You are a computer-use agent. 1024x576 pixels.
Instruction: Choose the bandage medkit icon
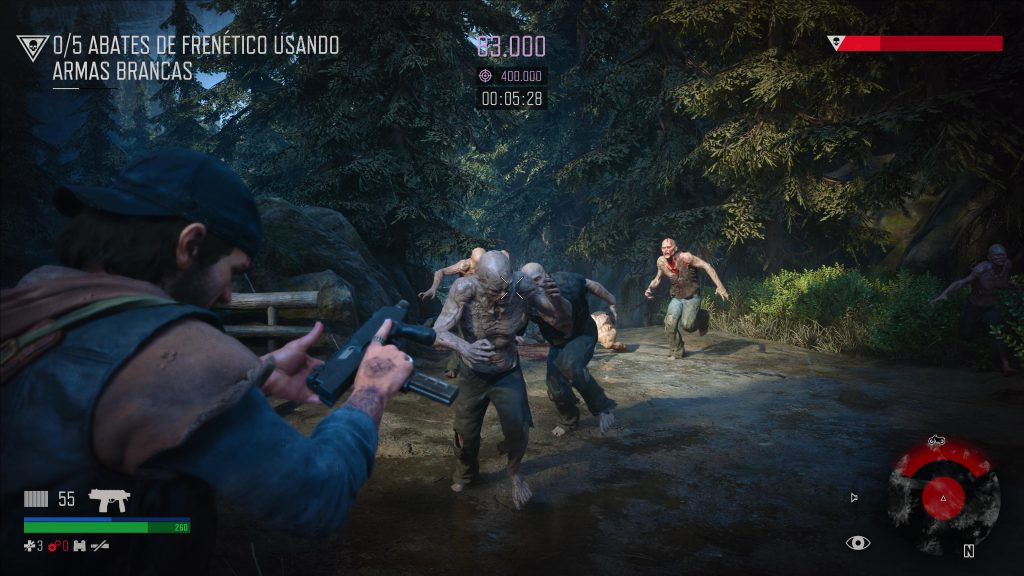(x=31, y=546)
